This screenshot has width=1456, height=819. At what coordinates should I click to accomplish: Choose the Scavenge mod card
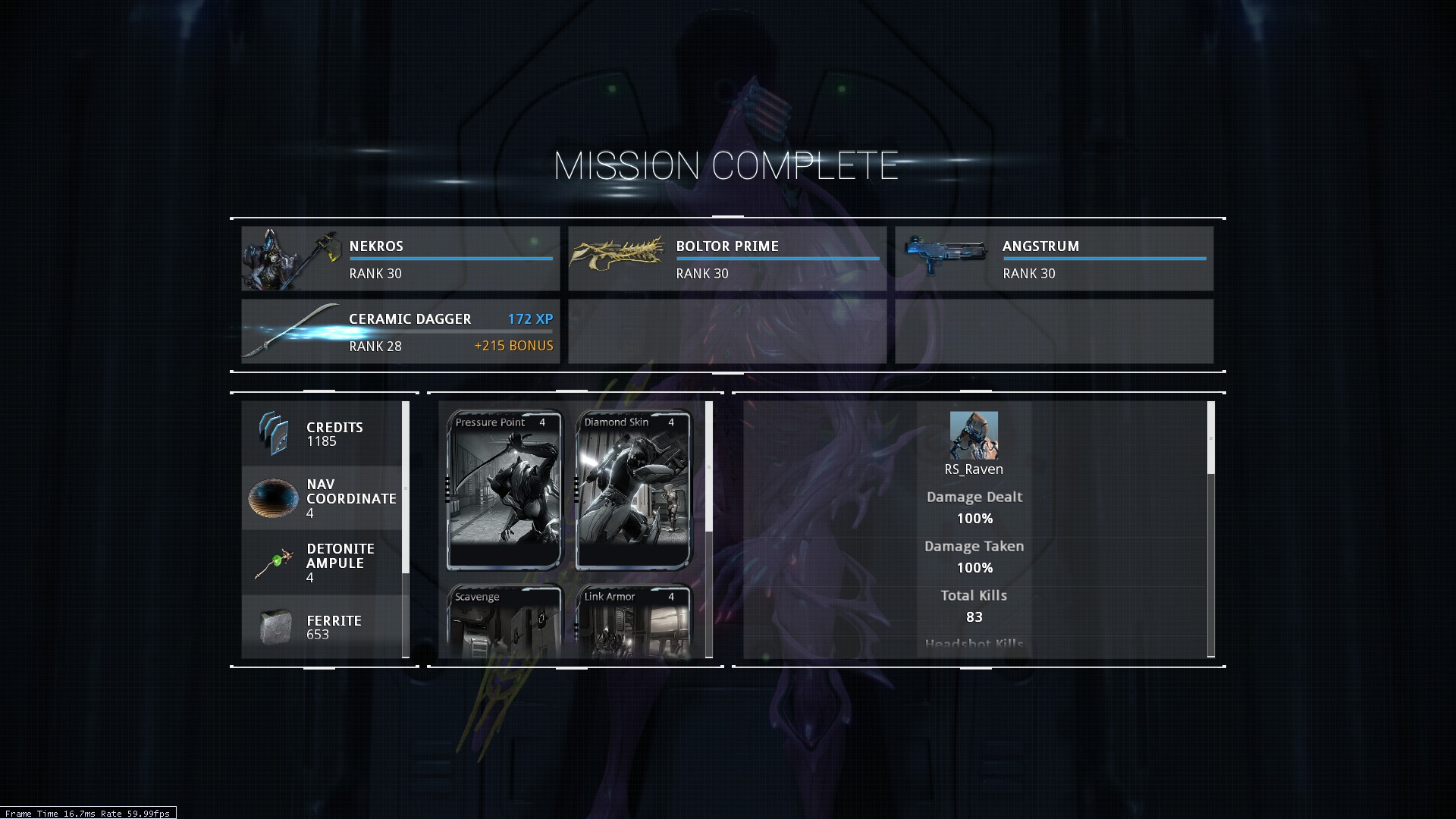click(x=504, y=620)
